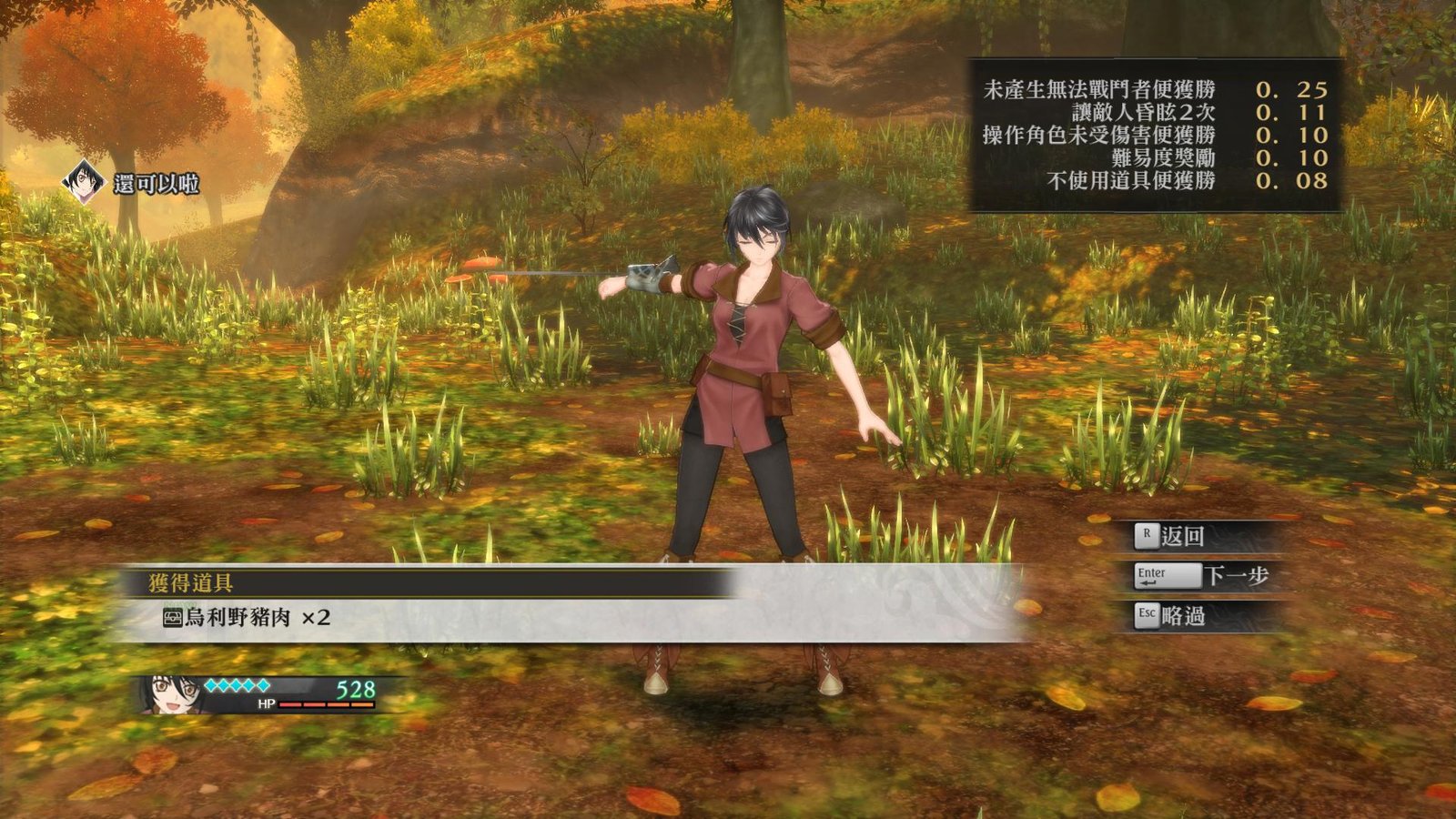This screenshot has width=1456, height=819.
Task: Select the Esc key icon for 略過
Action: pos(1146,615)
